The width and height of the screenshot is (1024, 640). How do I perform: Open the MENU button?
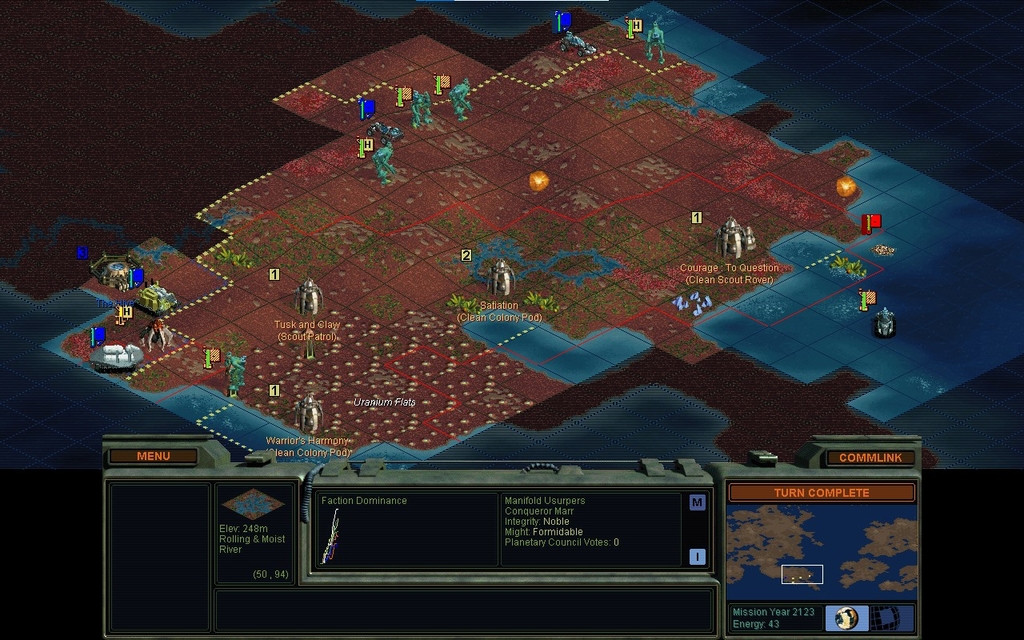(153, 456)
